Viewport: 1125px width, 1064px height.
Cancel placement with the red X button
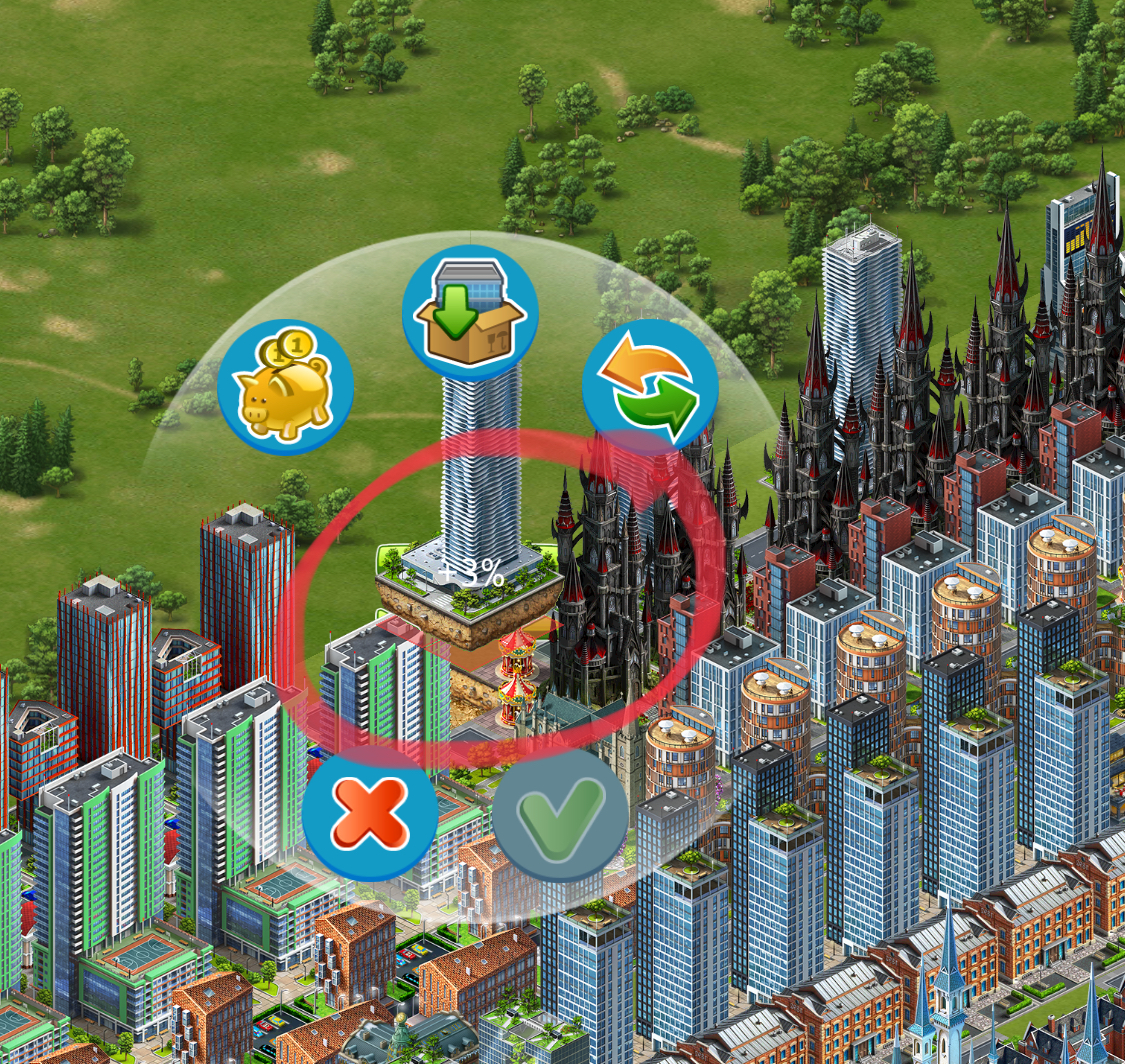370,814
